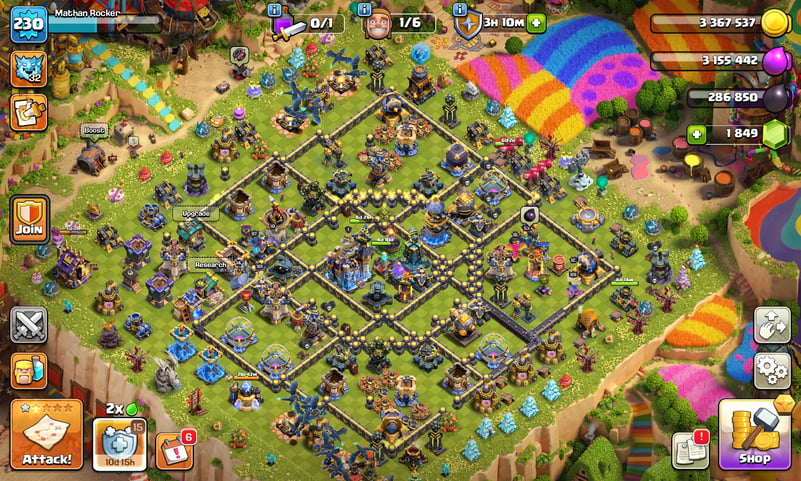The image size is (801, 481).
Task: Open the barbarian and potion army icon
Action: (x=29, y=370)
